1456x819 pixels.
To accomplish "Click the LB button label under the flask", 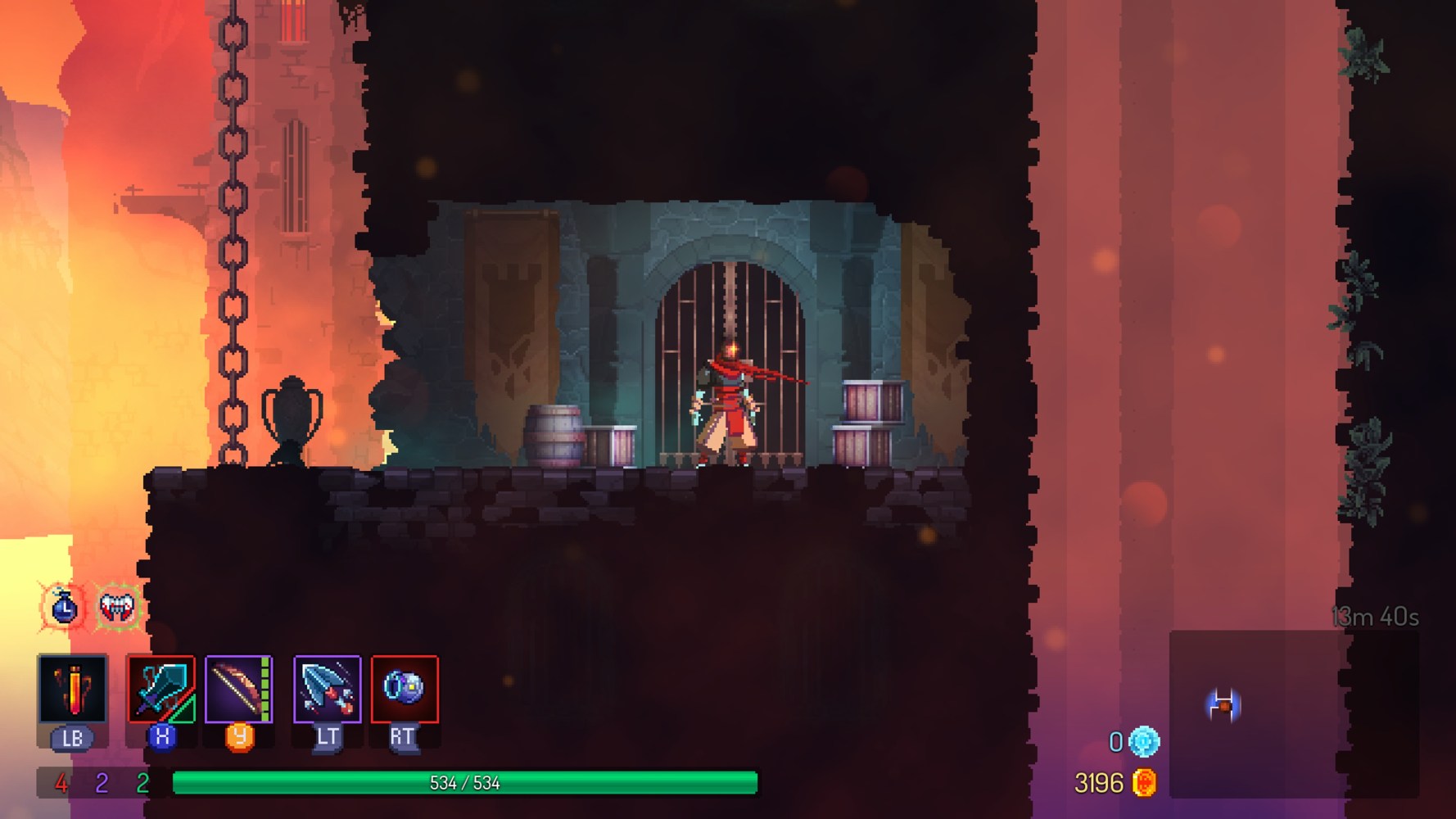I will 72,736.
